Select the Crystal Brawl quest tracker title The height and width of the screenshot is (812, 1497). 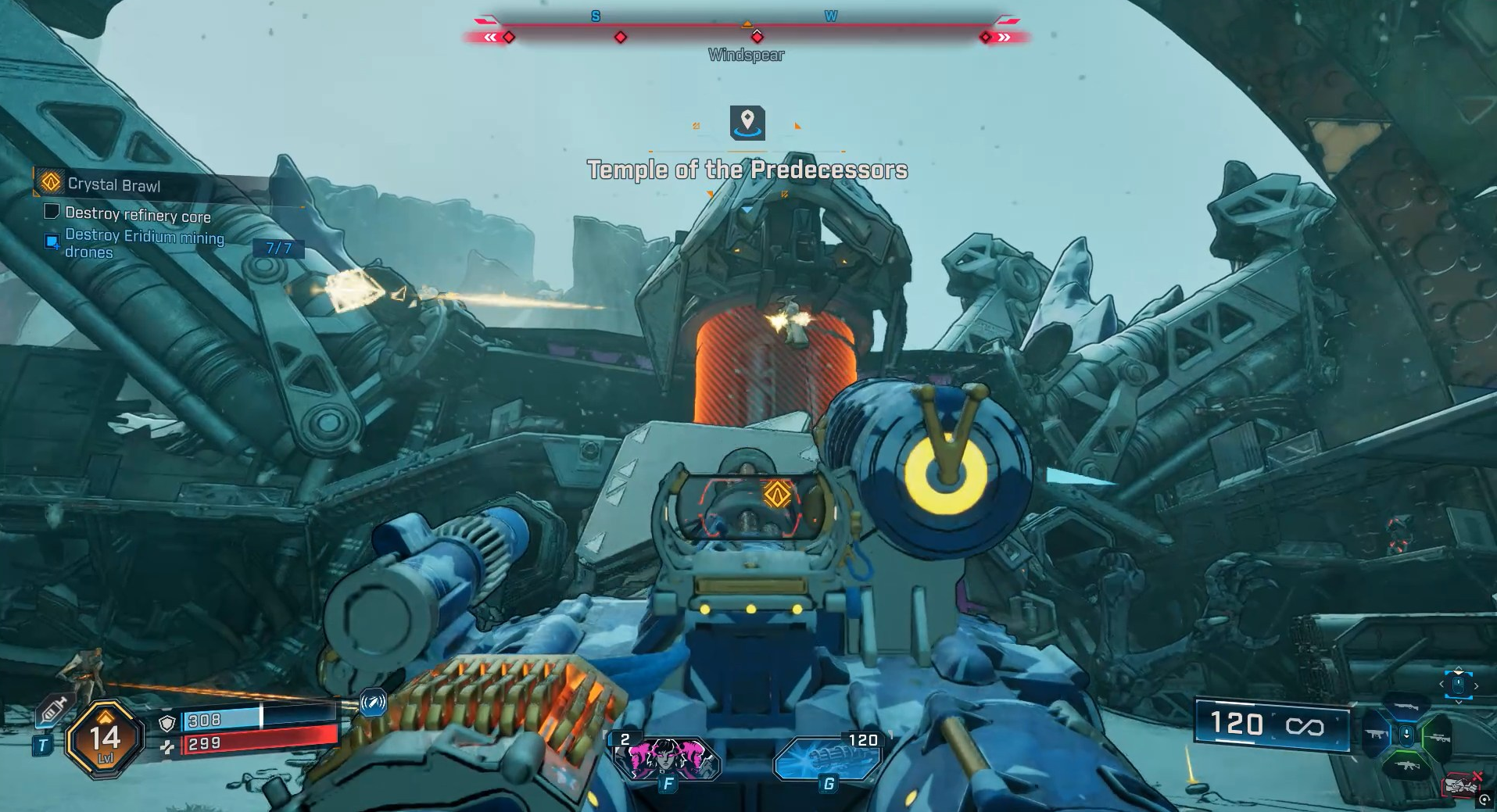point(113,185)
